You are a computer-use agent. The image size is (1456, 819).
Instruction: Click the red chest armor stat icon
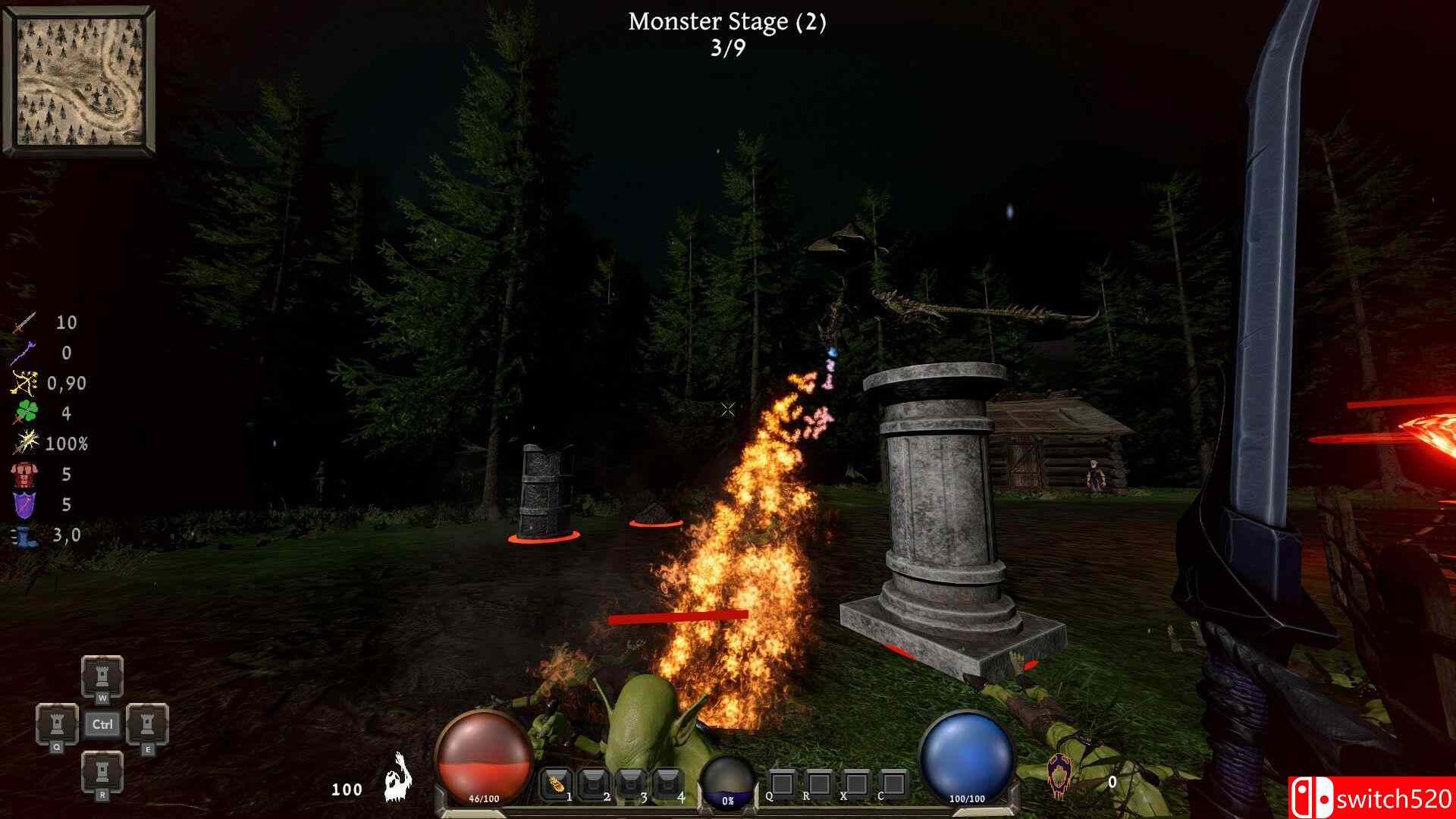(24, 474)
